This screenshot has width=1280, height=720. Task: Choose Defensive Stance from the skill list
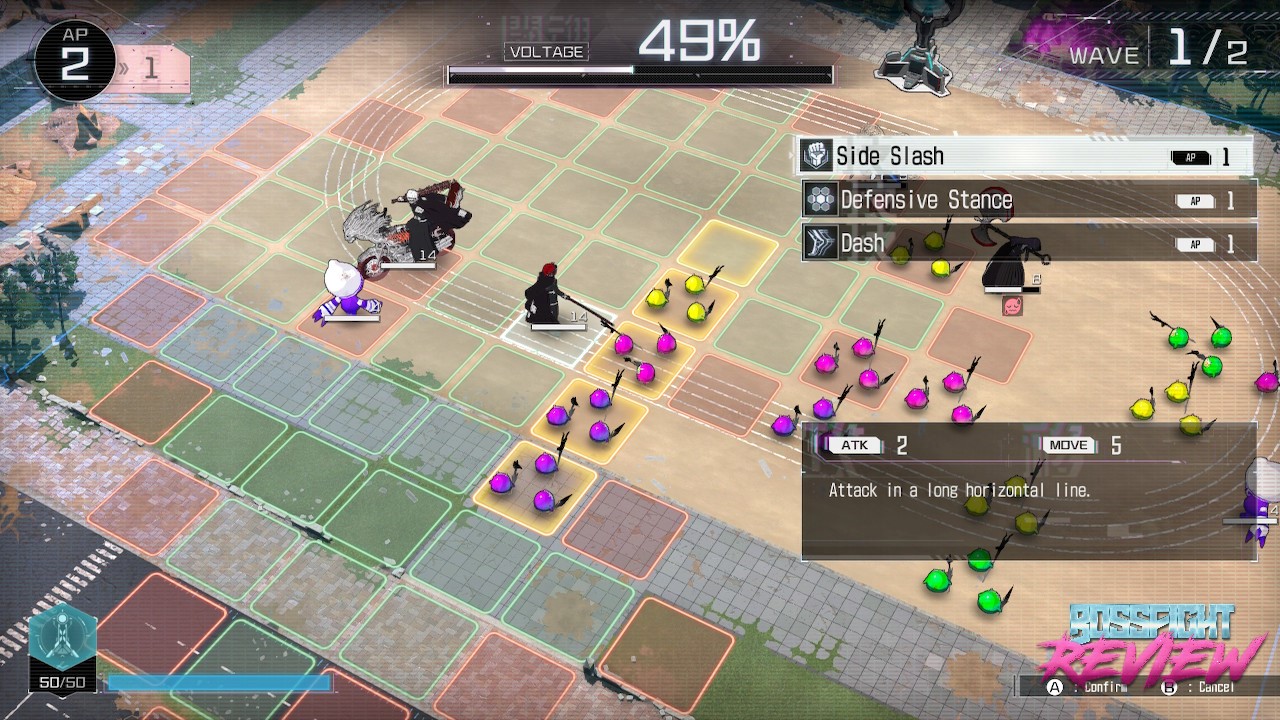pos(1028,200)
